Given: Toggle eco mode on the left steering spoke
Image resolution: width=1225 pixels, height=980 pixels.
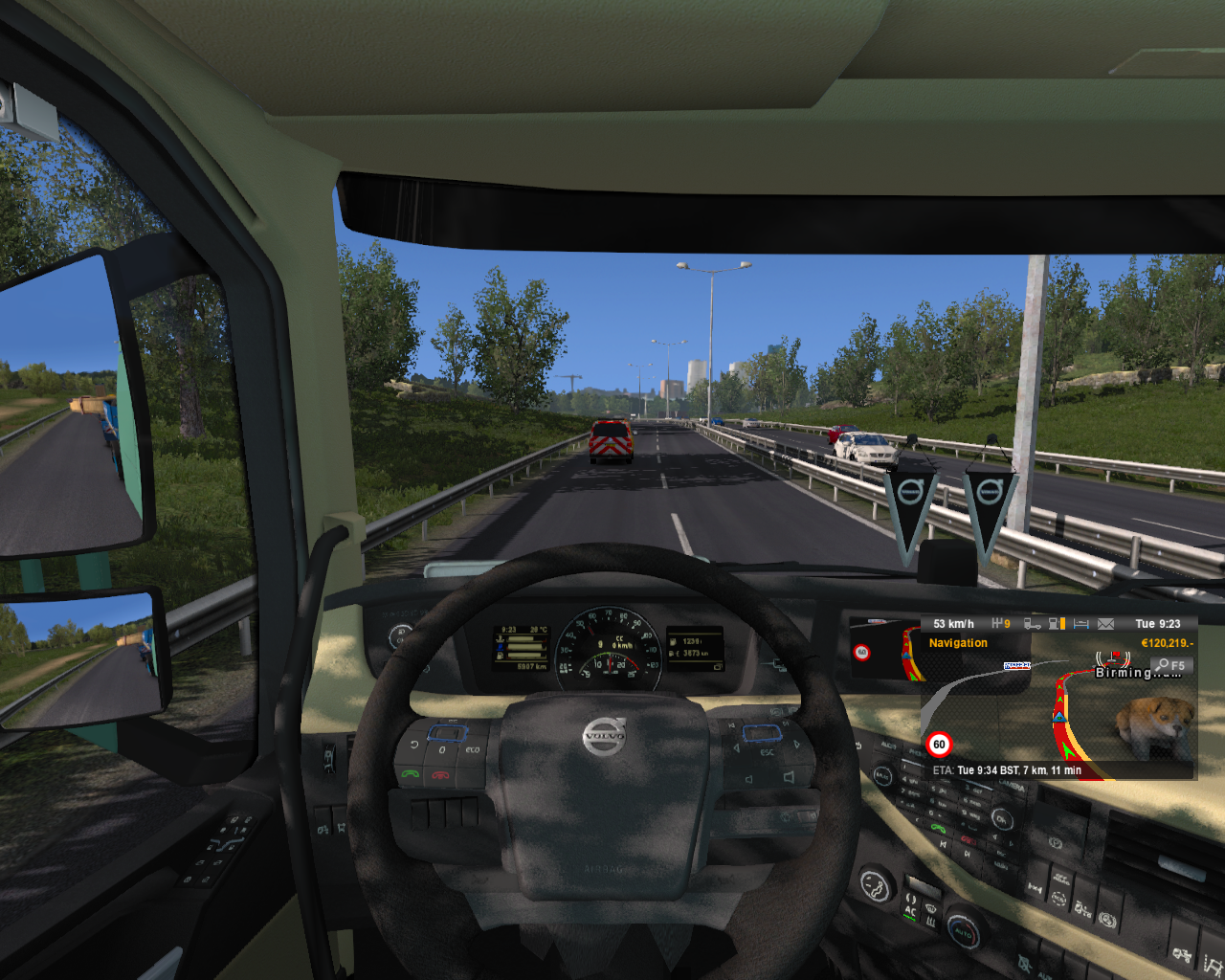Looking at the screenshot, I should click(x=471, y=750).
